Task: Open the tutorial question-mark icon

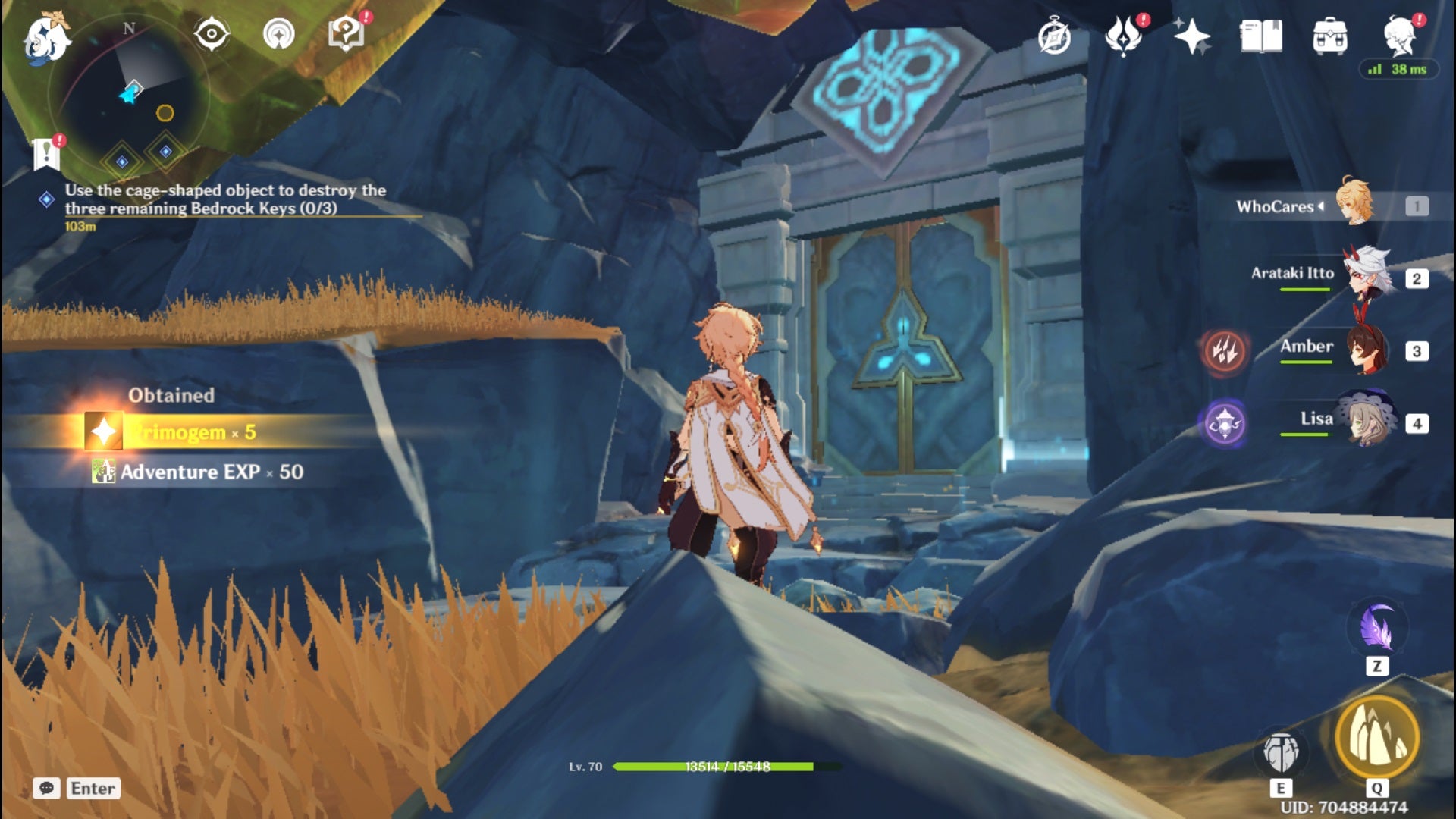Action: click(x=346, y=34)
